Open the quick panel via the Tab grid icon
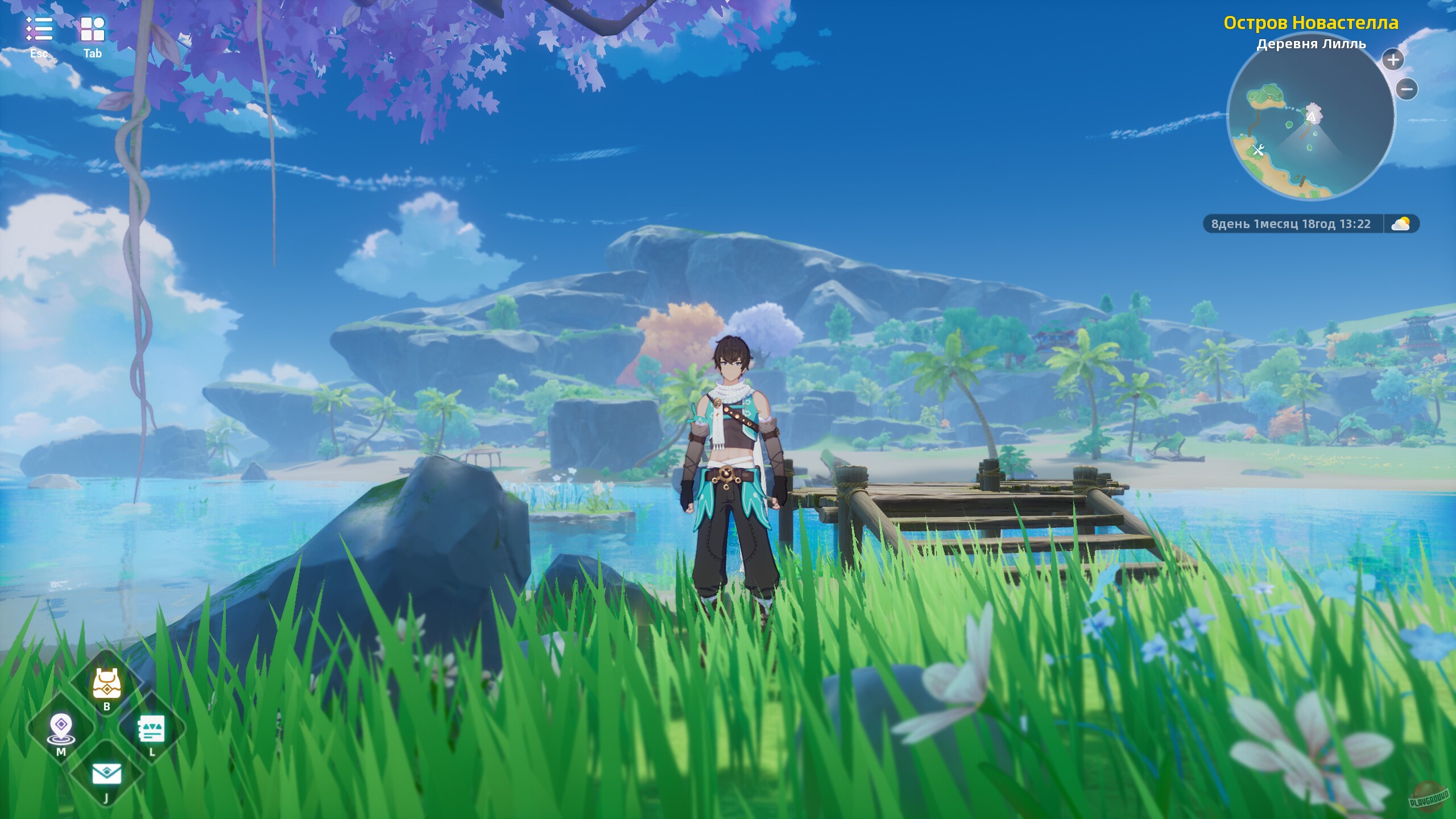The height and width of the screenshot is (819, 1456). point(93,30)
